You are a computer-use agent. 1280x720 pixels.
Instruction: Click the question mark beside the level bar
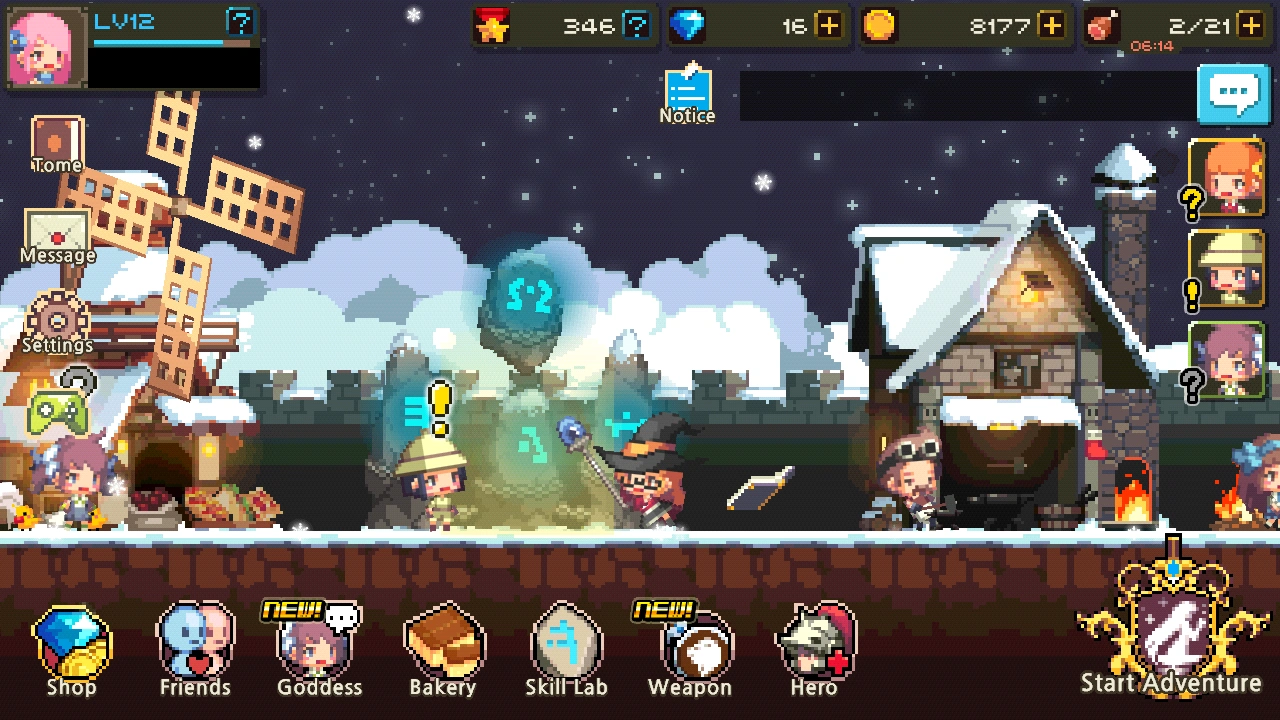point(240,22)
